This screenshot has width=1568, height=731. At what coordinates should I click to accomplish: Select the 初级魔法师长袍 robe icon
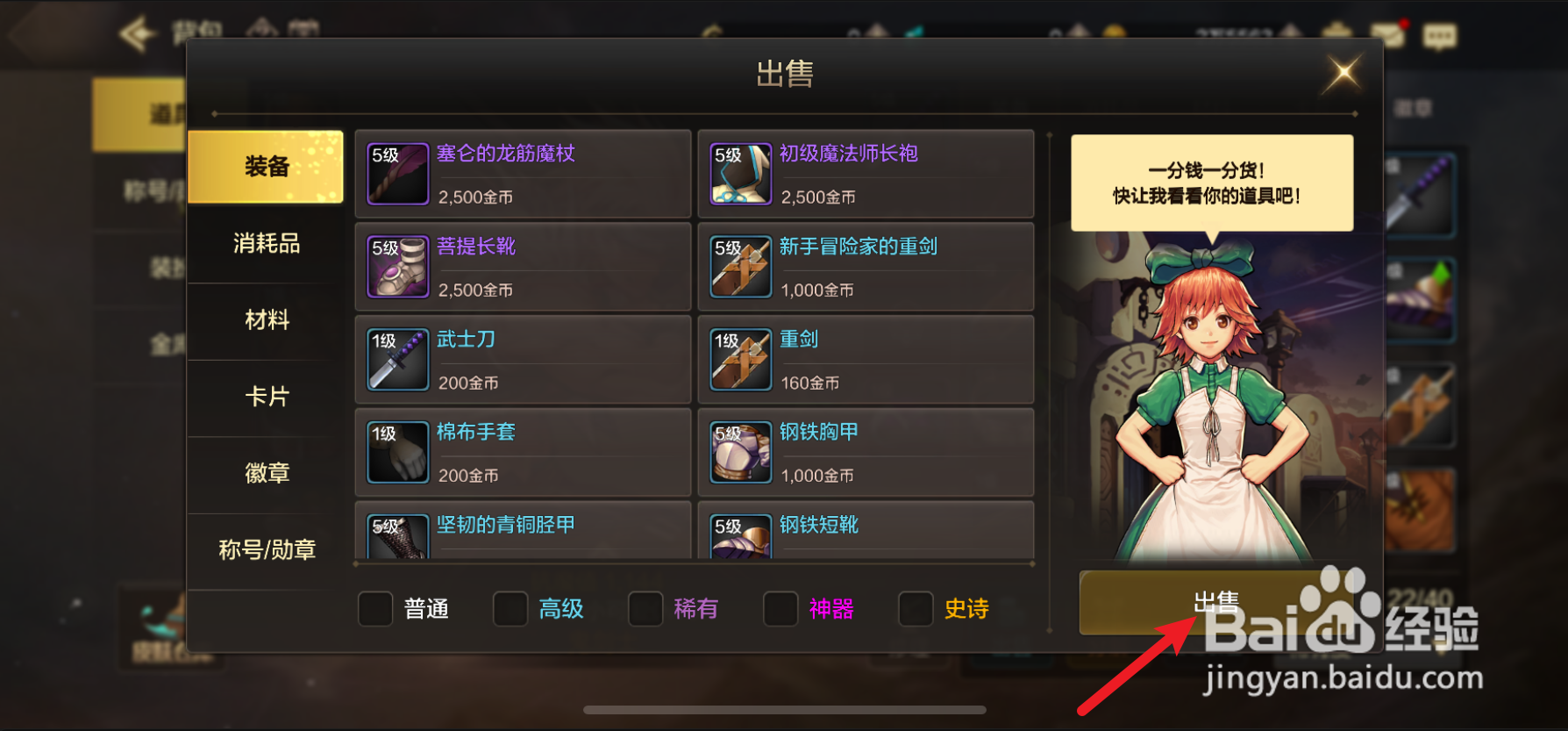(x=739, y=173)
